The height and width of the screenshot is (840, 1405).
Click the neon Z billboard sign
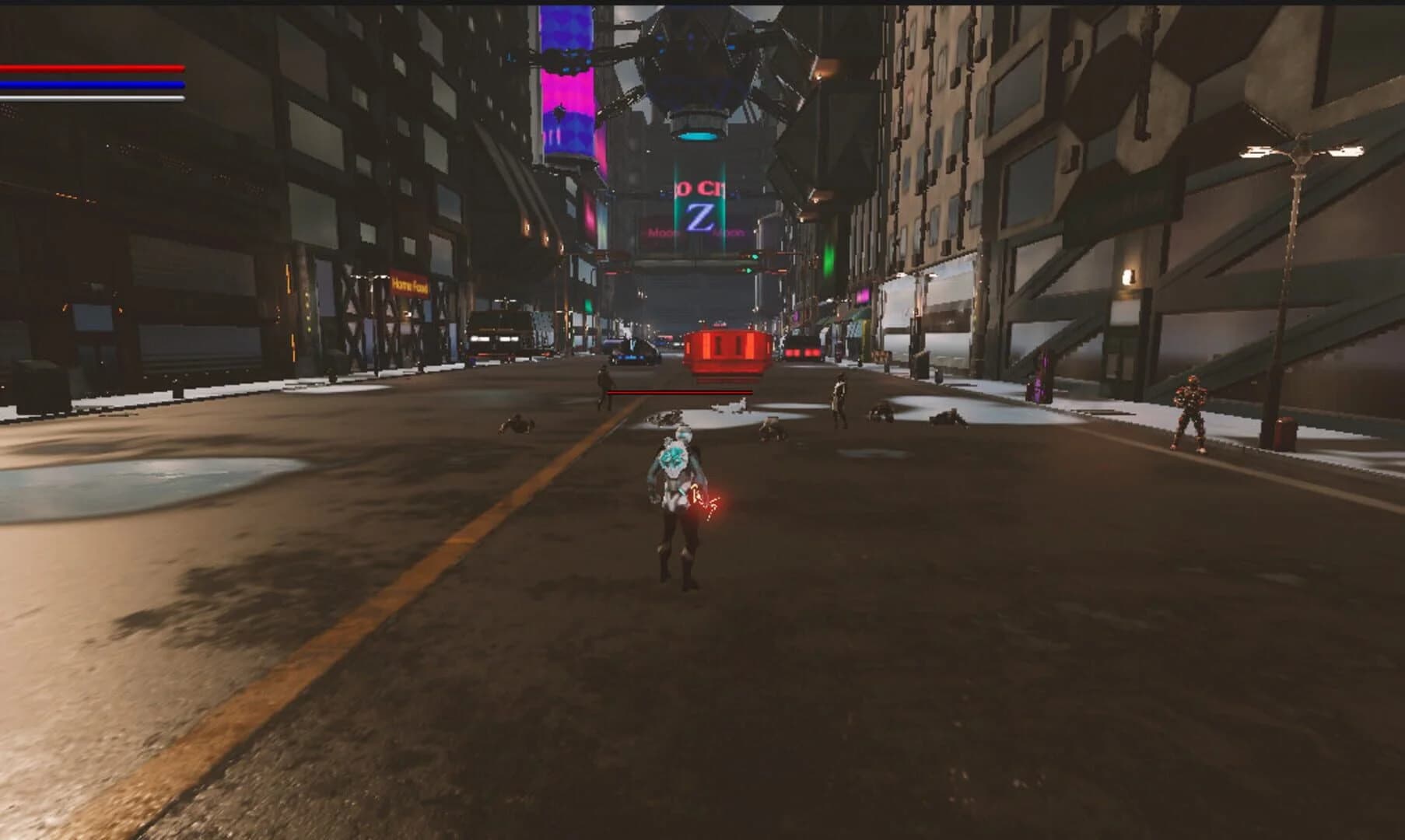coord(699,216)
